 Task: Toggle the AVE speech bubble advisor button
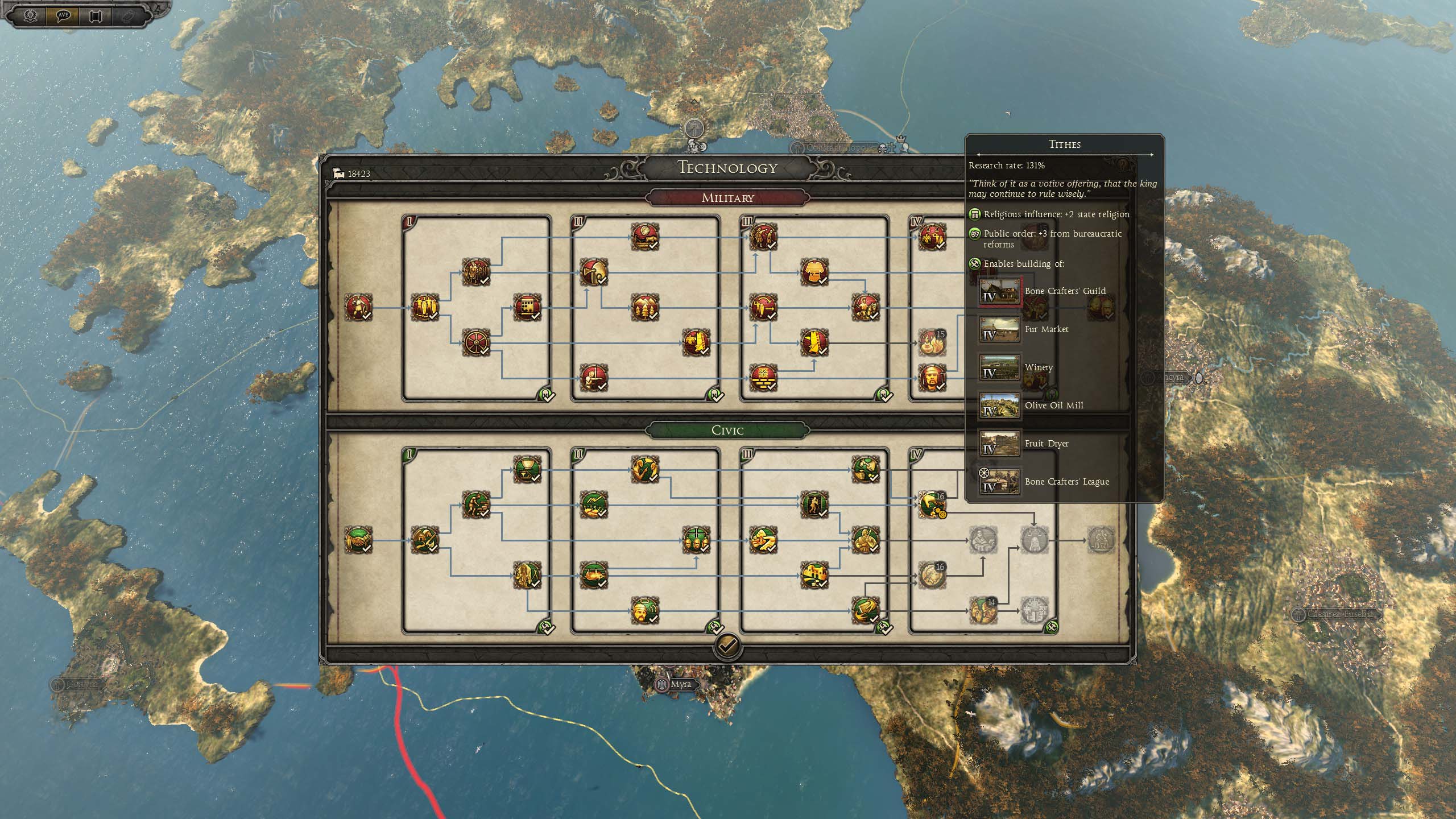pyautogui.click(x=63, y=15)
